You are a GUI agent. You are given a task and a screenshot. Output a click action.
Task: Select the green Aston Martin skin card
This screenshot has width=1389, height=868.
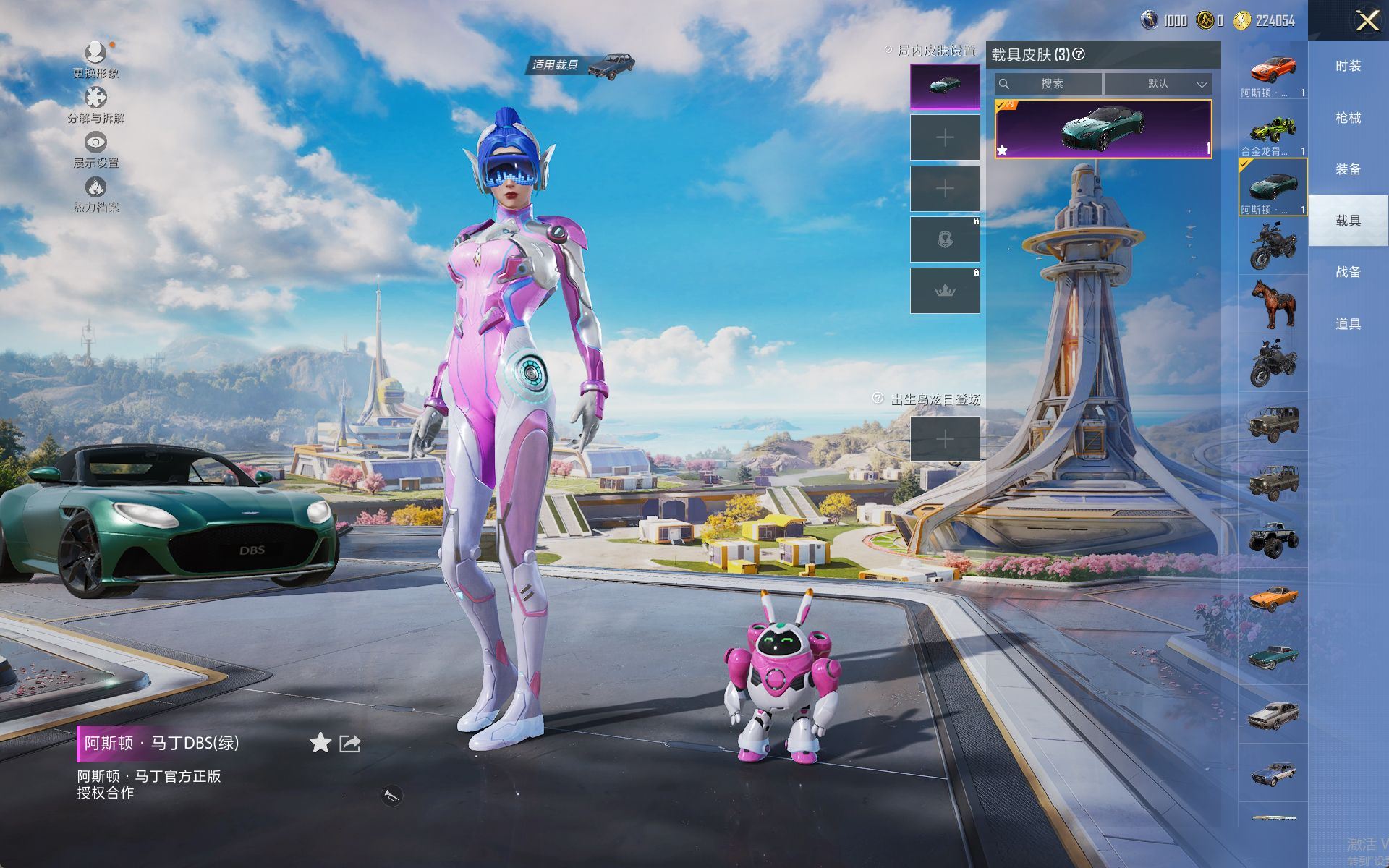[1103, 129]
